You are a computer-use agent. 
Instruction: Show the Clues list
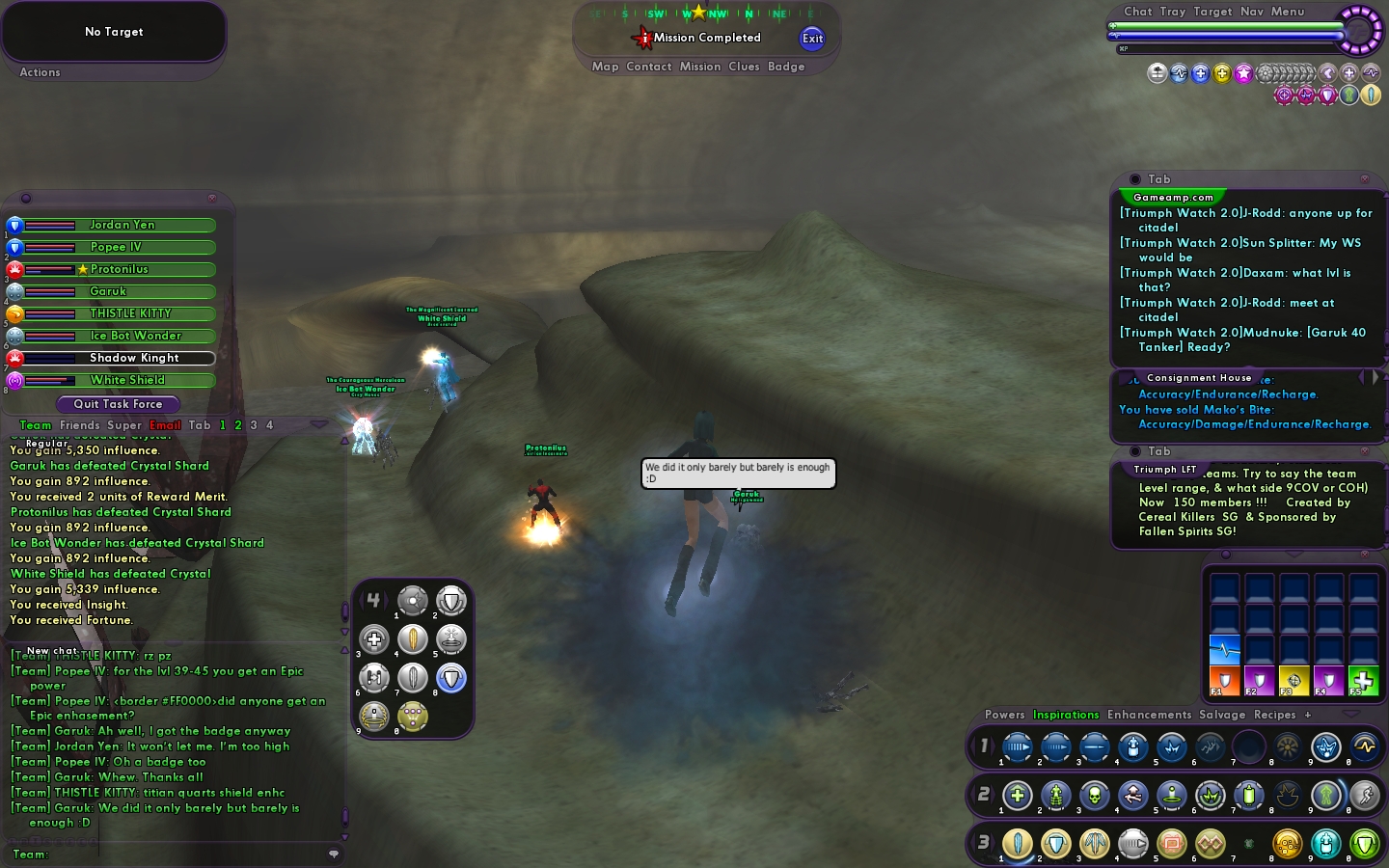(x=744, y=67)
